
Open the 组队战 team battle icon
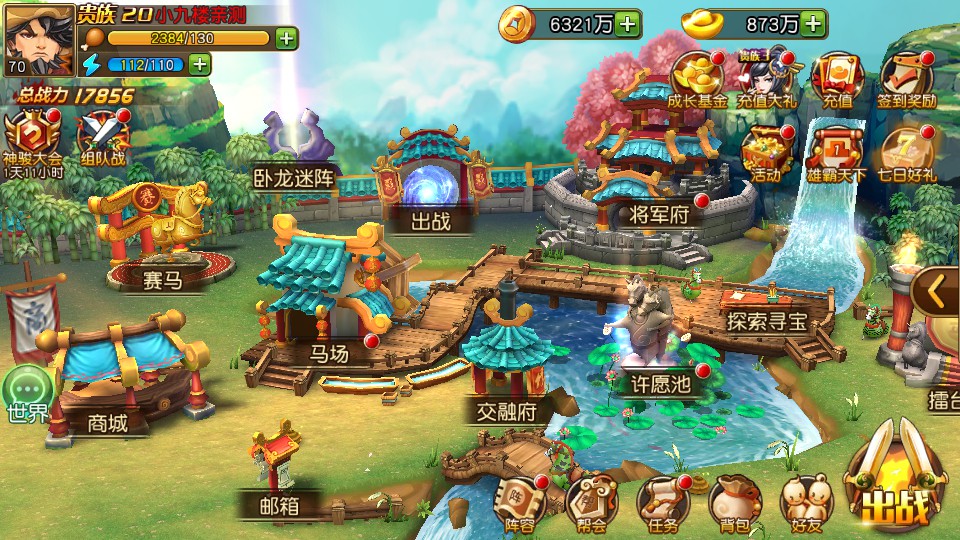pos(101,137)
